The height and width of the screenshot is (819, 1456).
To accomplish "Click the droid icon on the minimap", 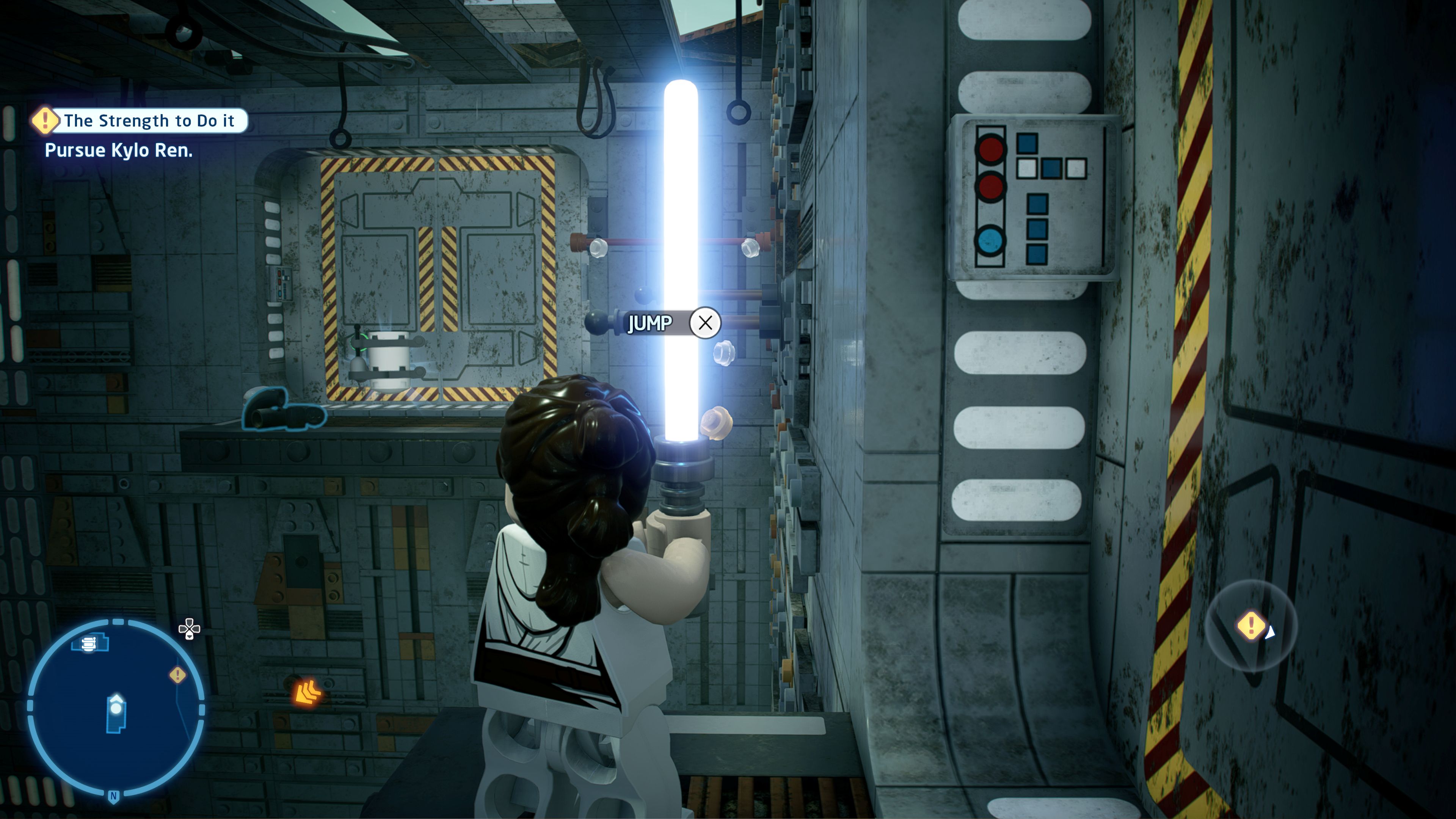I will point(89,643).
